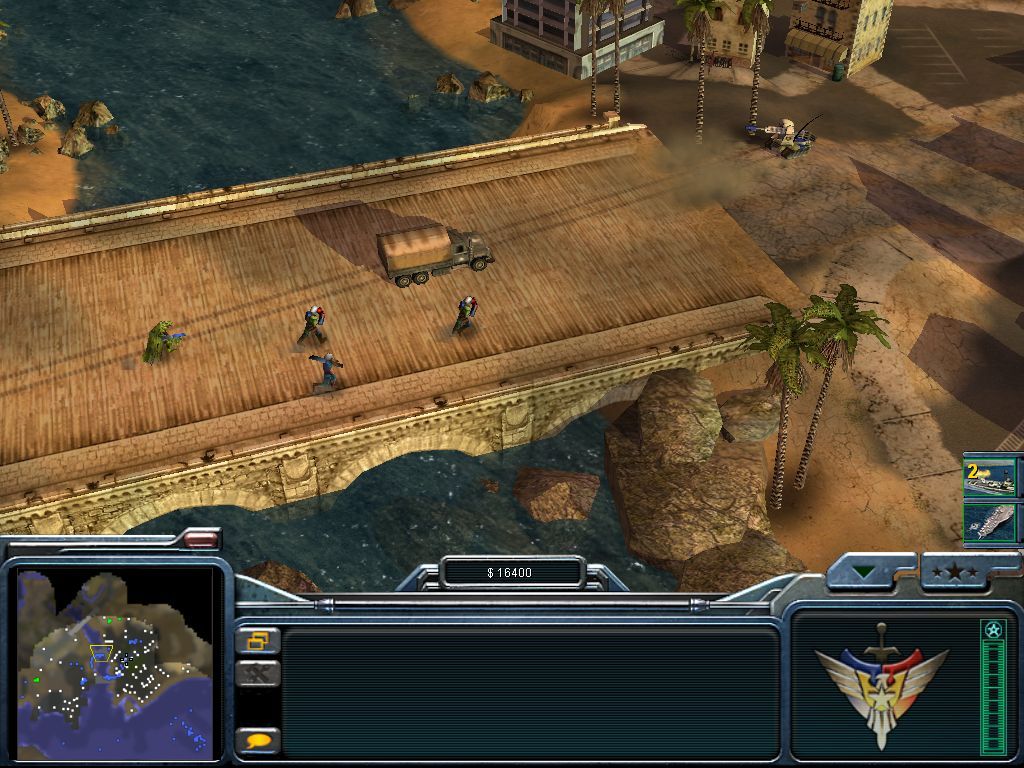Screen dimensions: 1024x768
Task: Open the chat speech bubble button
Action: click(x=257, y=740)
